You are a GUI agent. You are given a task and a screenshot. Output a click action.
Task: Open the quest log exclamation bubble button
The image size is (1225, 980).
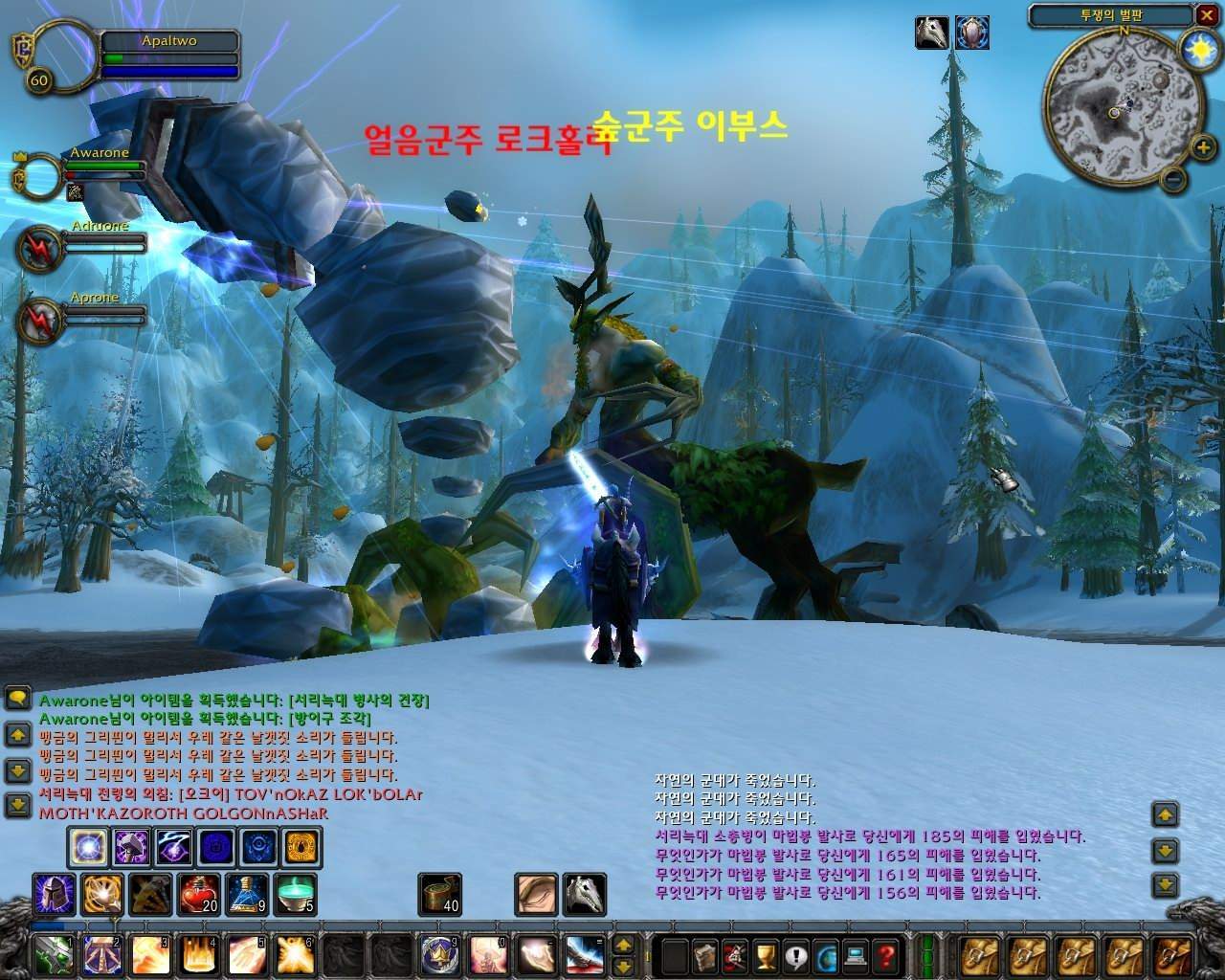[x=794, y=955]
